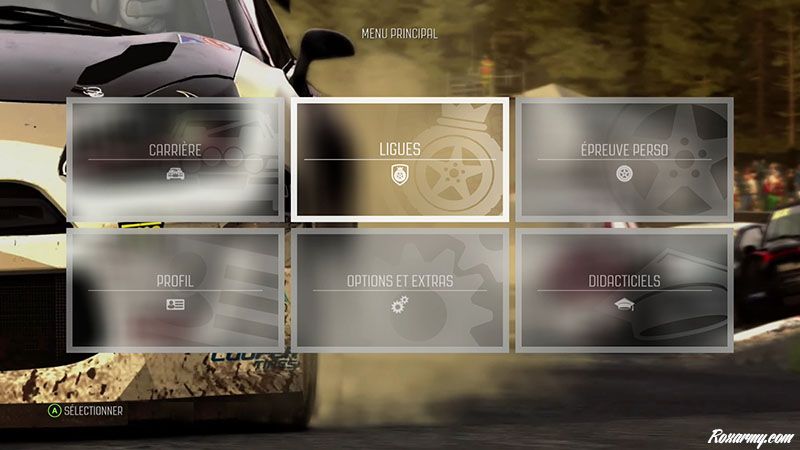Open the Carrière menu tile

[x=175, y=158]
